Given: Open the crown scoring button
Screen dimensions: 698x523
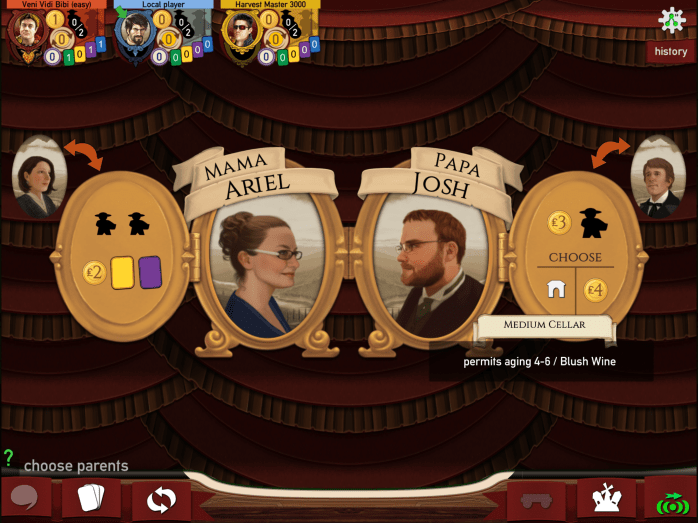Looking at the screenshot, I should pos(606,497).
